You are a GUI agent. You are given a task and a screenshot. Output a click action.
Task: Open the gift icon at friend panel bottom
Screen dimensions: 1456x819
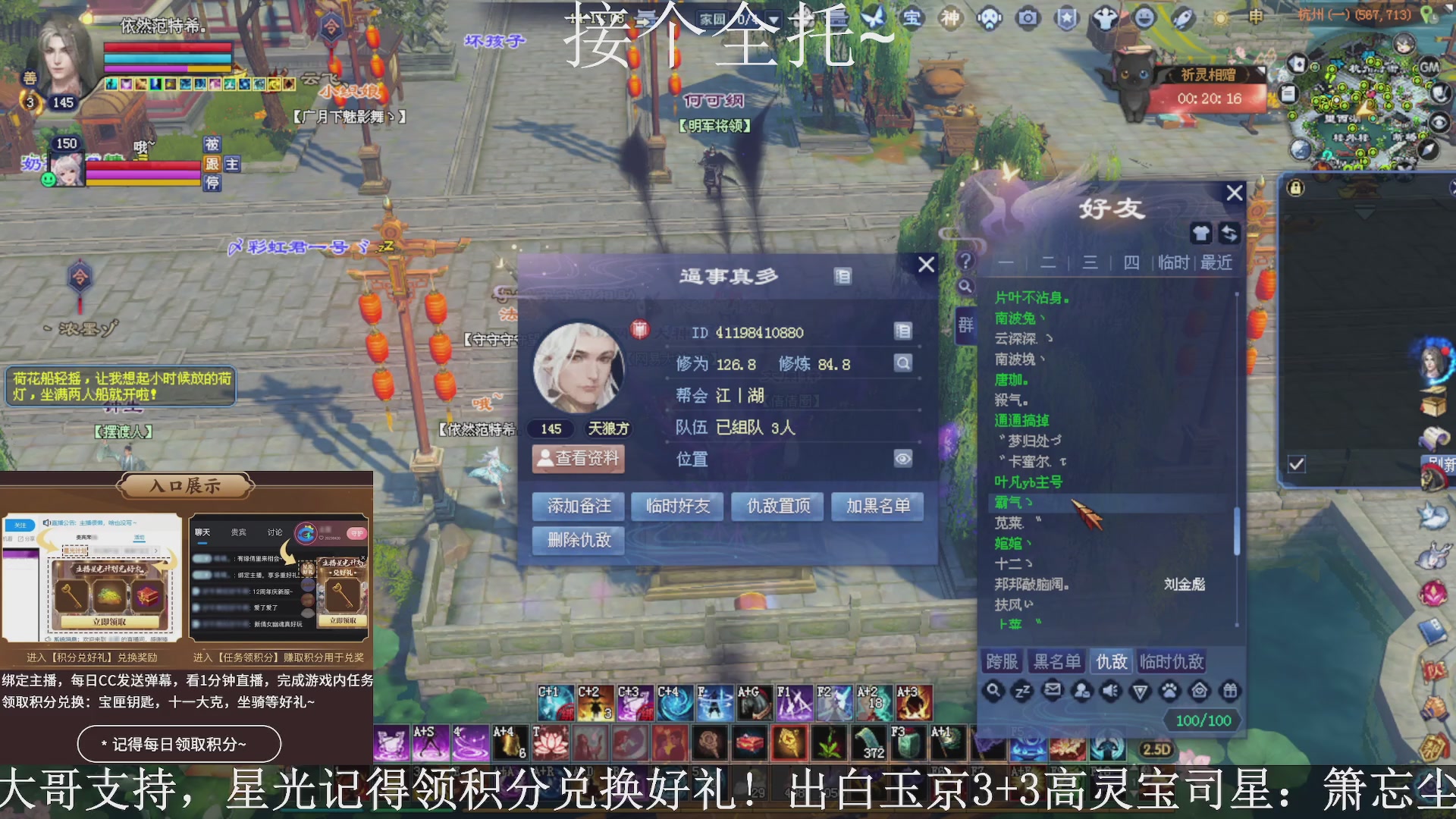point(1230,691)
